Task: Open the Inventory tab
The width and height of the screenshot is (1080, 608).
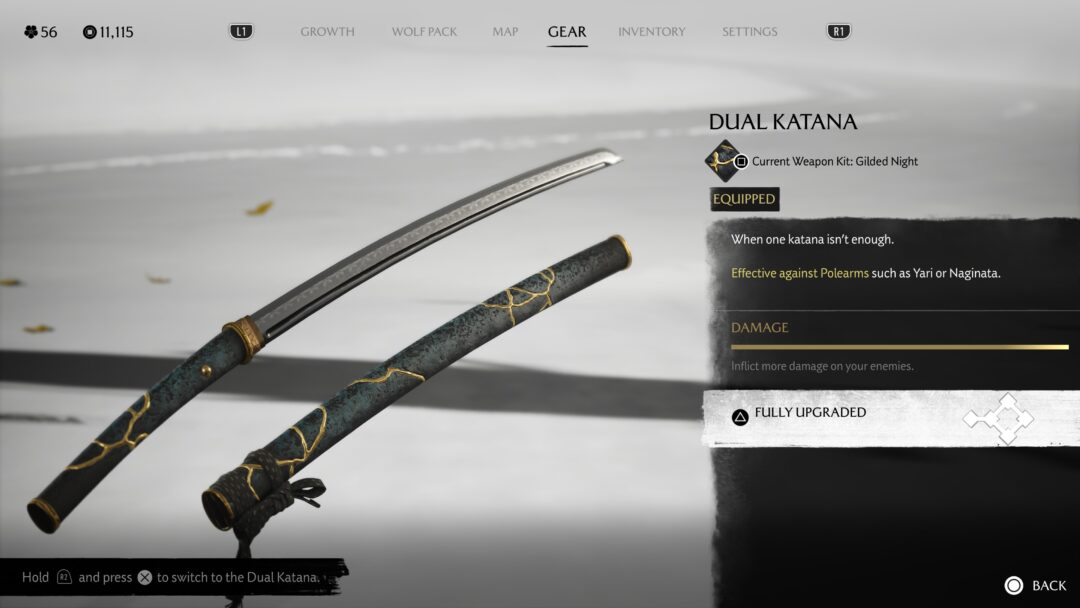Action: tap(651, 32)
